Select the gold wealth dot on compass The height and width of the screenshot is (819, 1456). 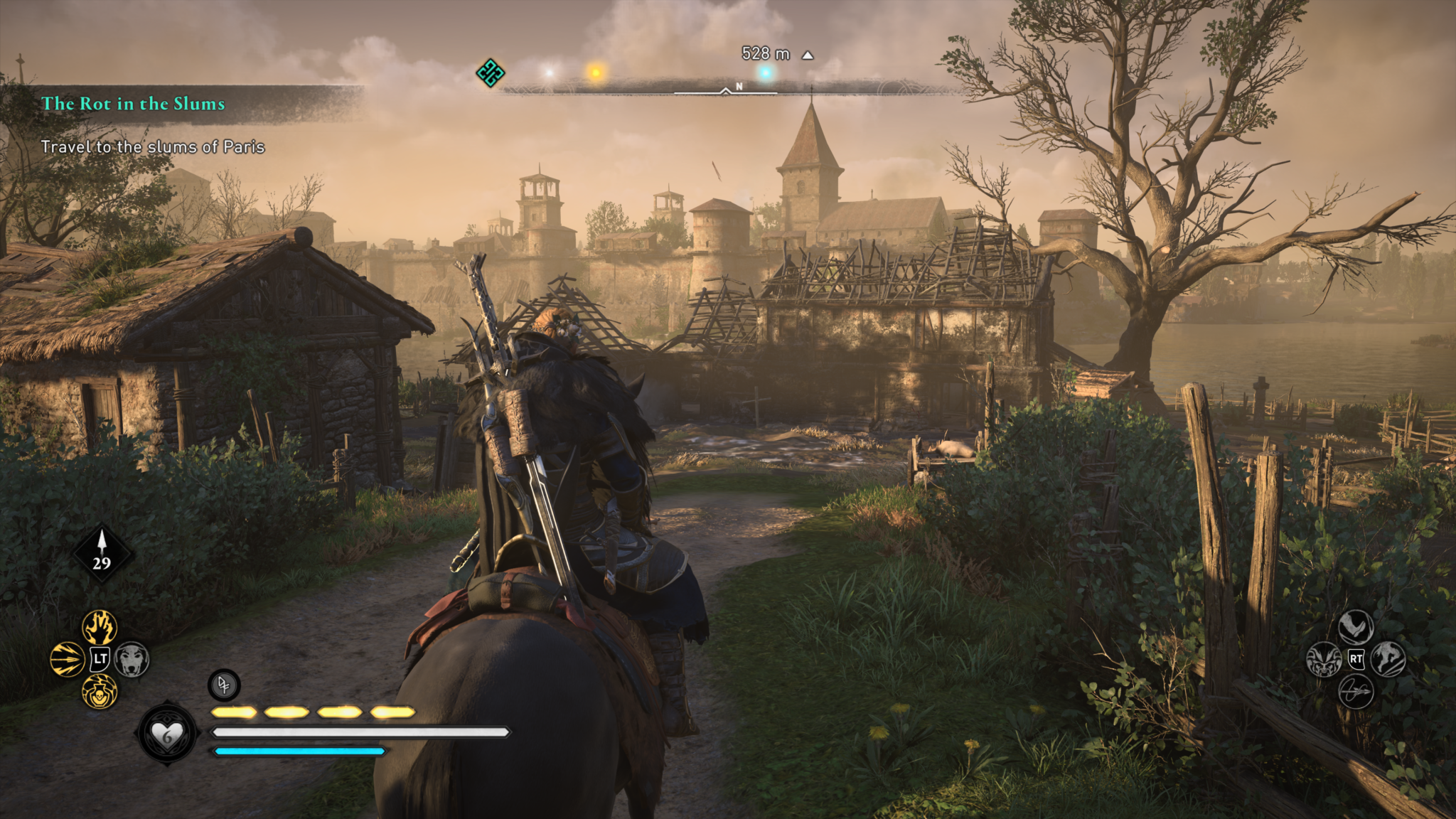pos(596,72)
